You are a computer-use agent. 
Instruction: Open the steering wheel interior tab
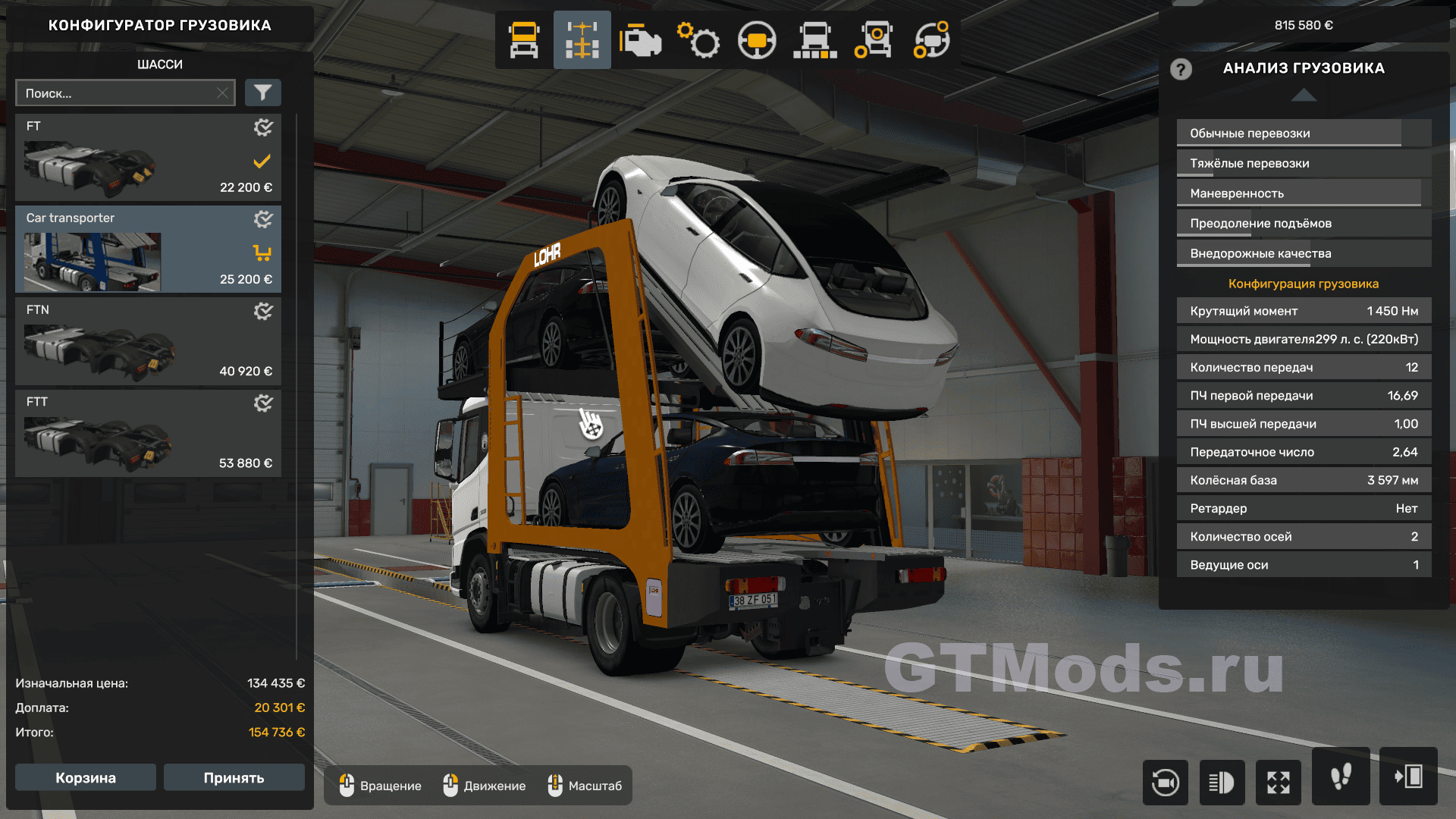[757, 40]
